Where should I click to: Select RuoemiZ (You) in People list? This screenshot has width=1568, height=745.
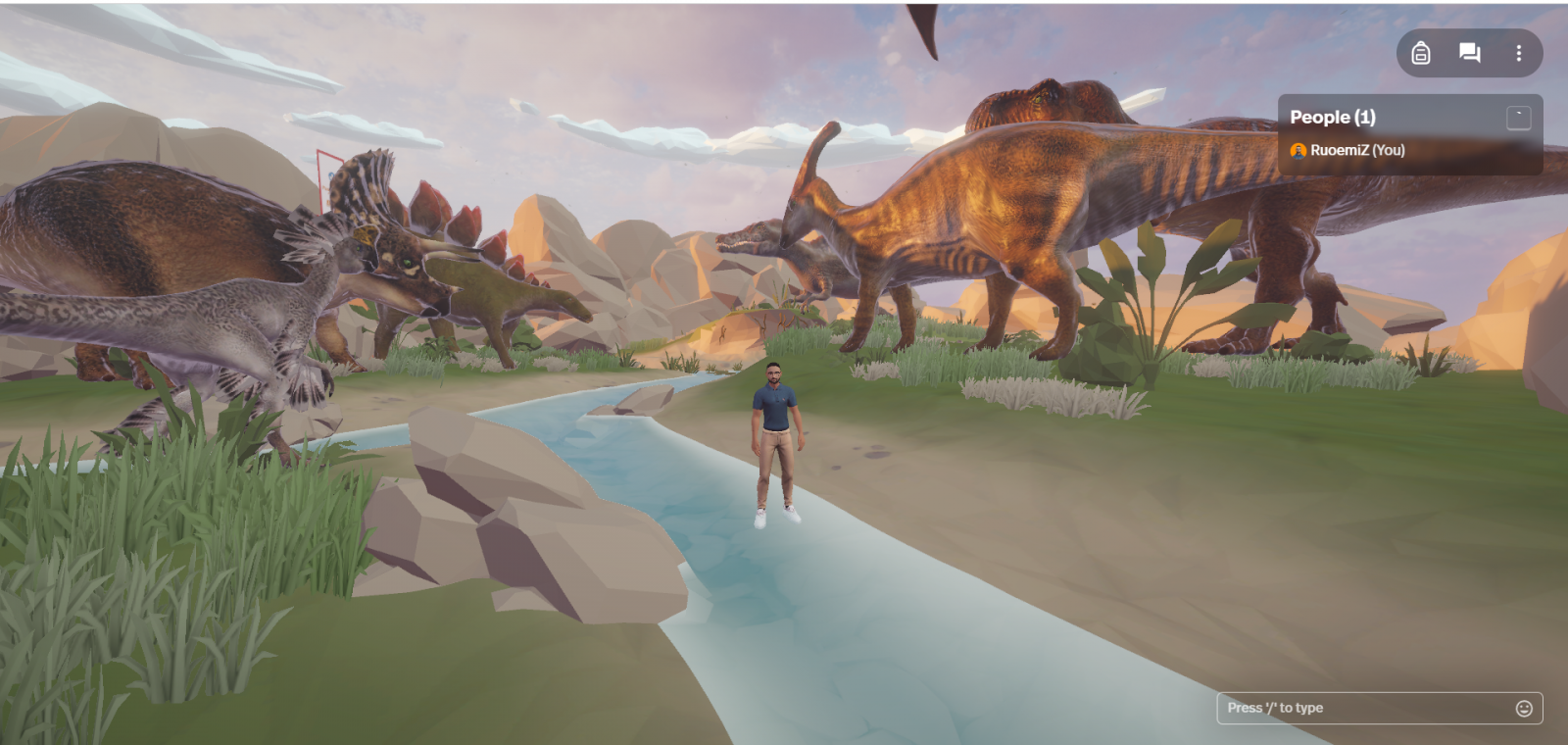(x=1356, y=150)
